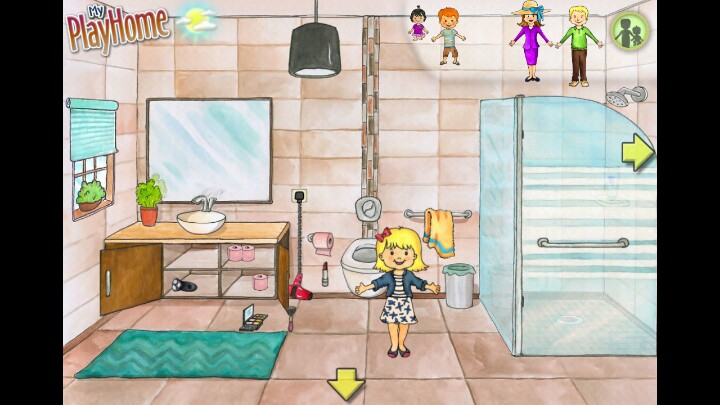This screenshot has width=720, height=405.
Task: Select the baby from the character tray
Action: point(417,24)
